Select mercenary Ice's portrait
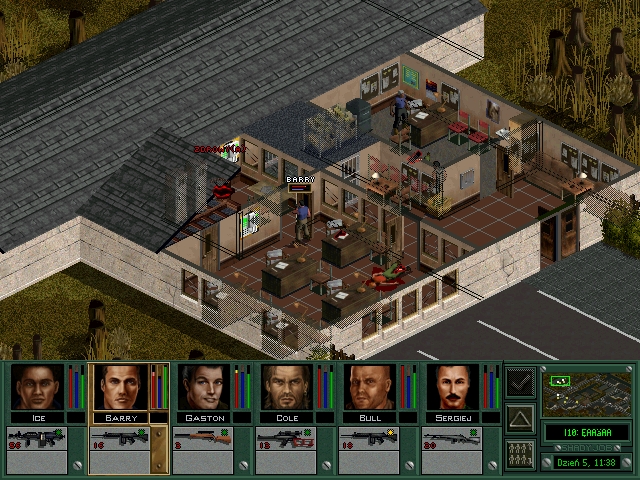 (37, 386)
